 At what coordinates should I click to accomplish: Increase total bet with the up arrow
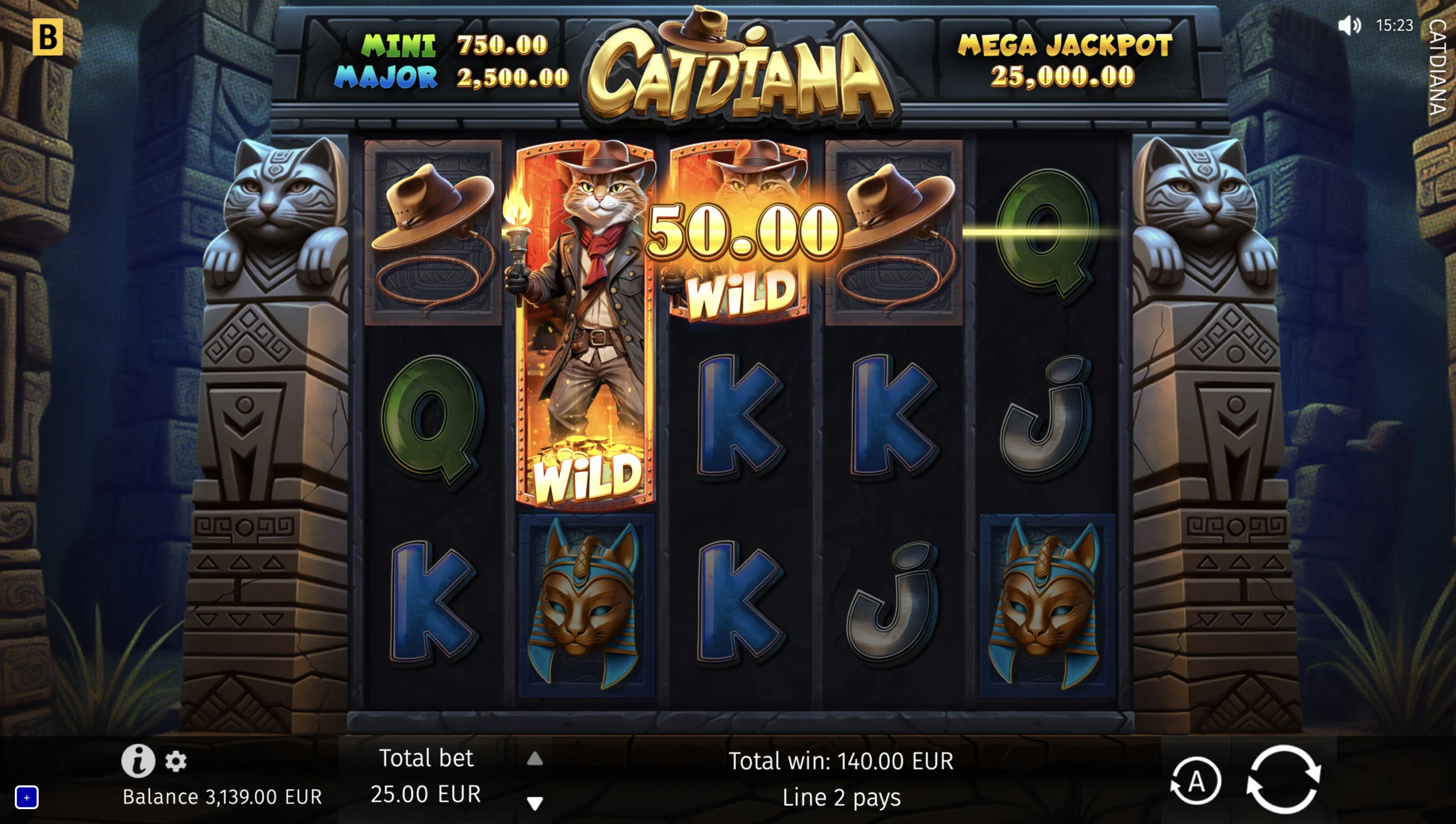point(535,759)
